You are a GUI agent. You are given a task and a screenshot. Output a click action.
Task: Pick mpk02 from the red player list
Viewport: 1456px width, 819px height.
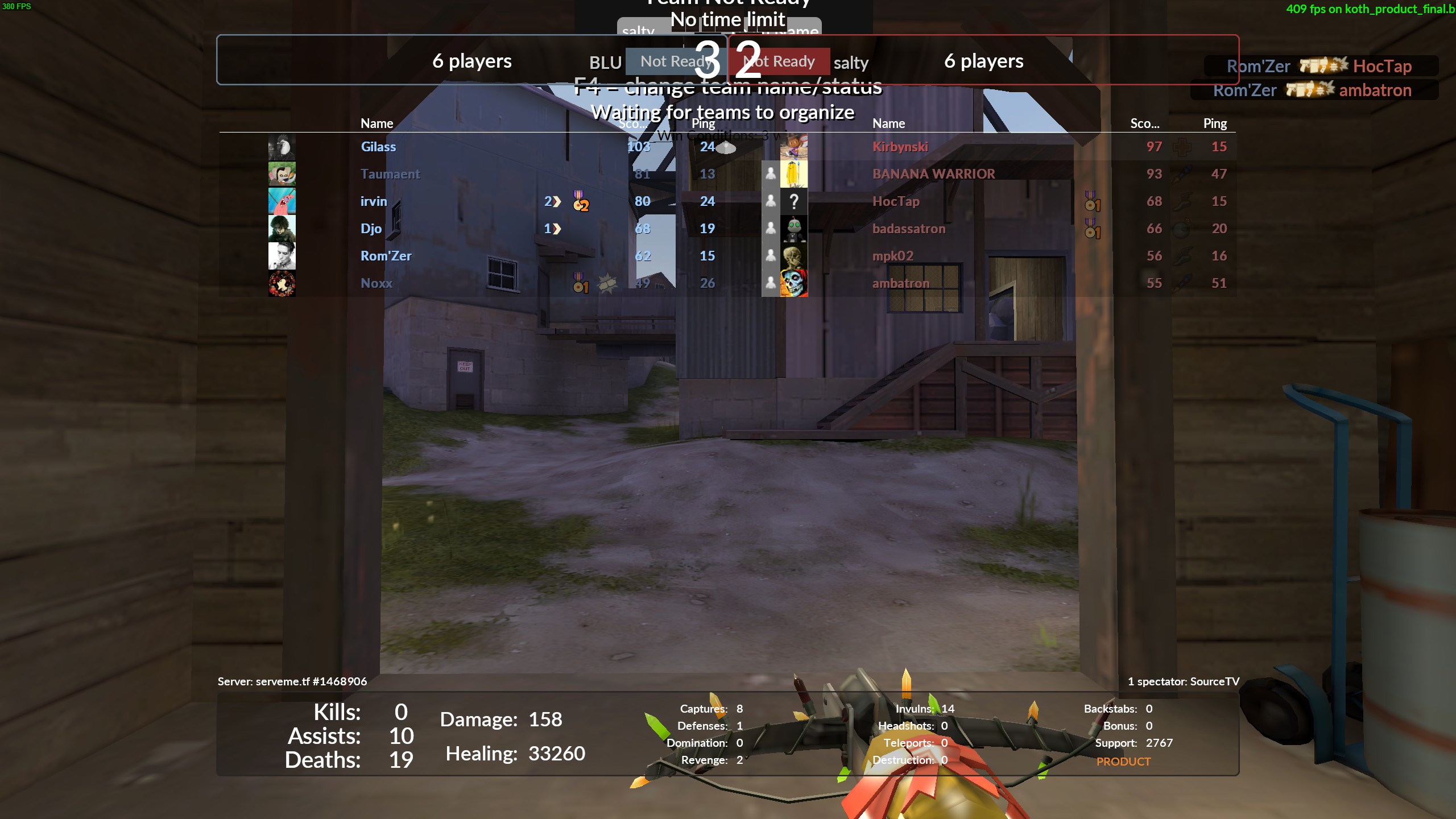click(892, 256)
